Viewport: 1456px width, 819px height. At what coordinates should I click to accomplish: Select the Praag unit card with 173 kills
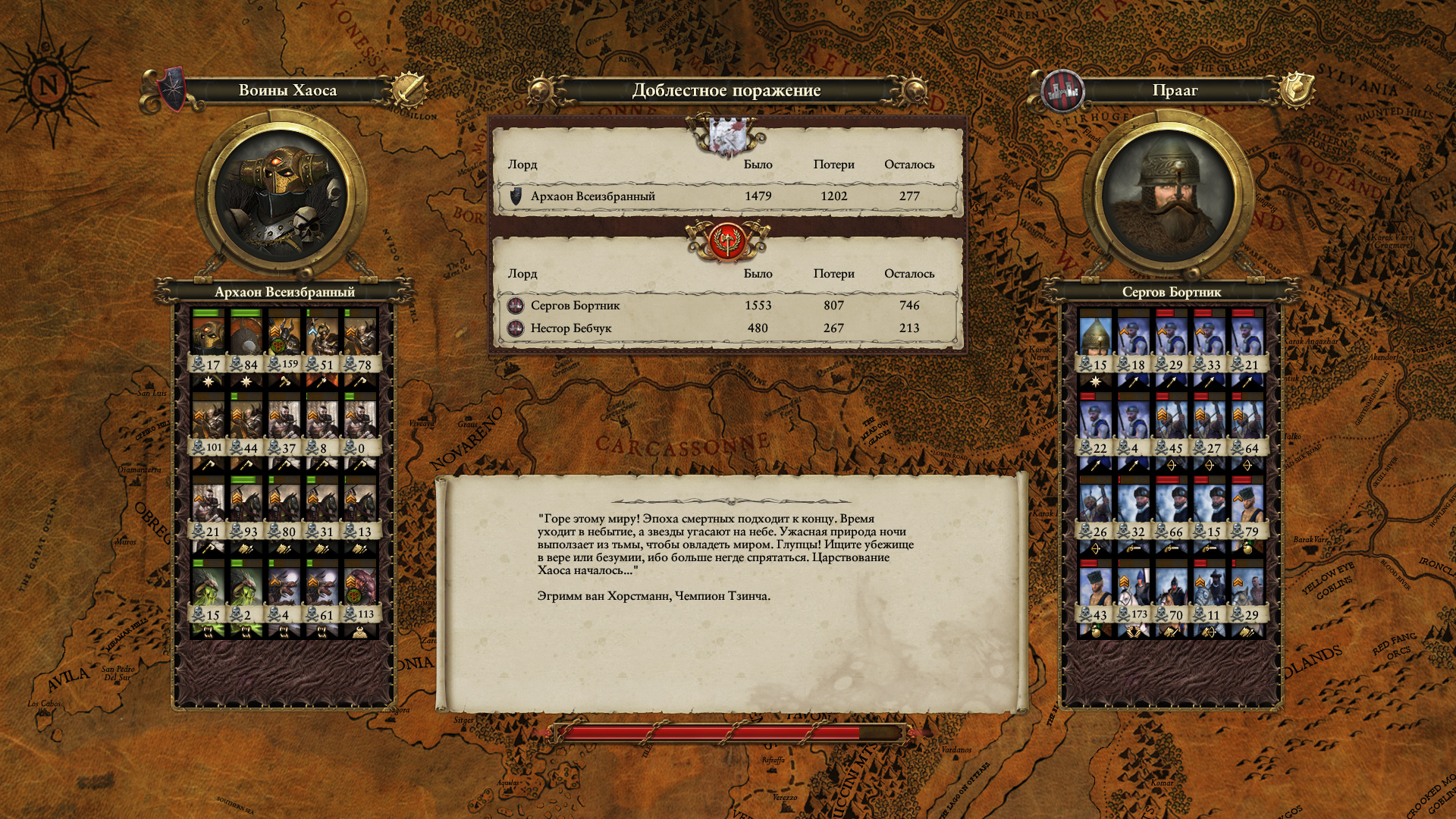coord(1134,591)
